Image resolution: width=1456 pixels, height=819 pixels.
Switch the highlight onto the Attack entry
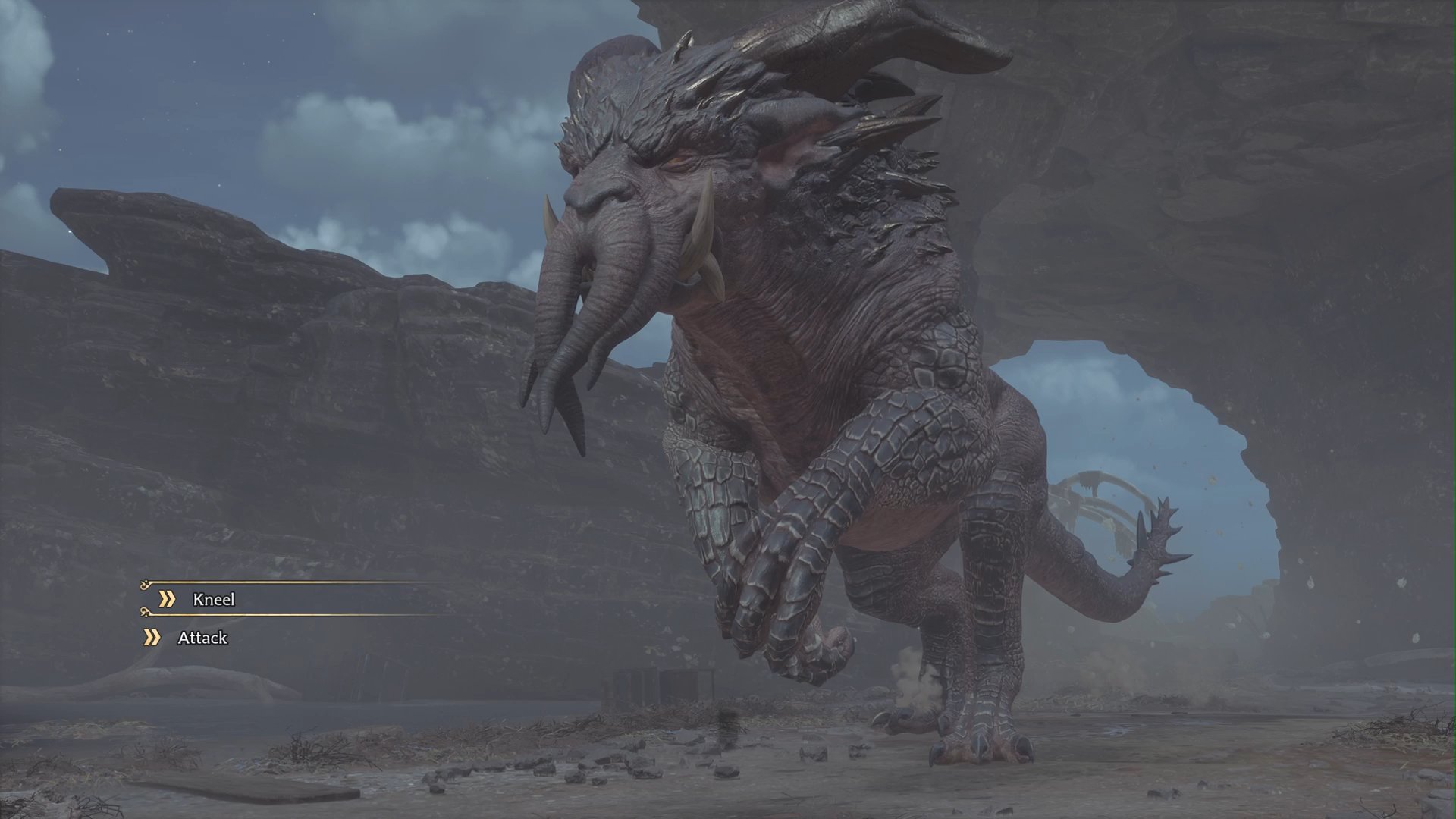click(203, 638)
